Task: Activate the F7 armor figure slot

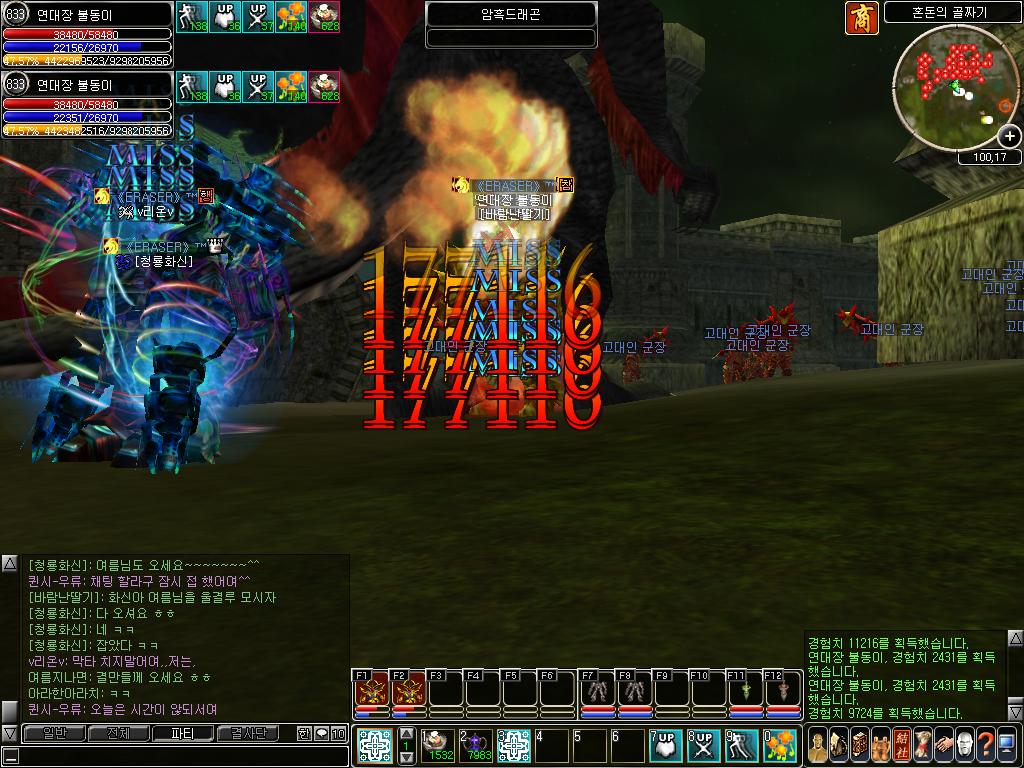Action: coord(598,692)
